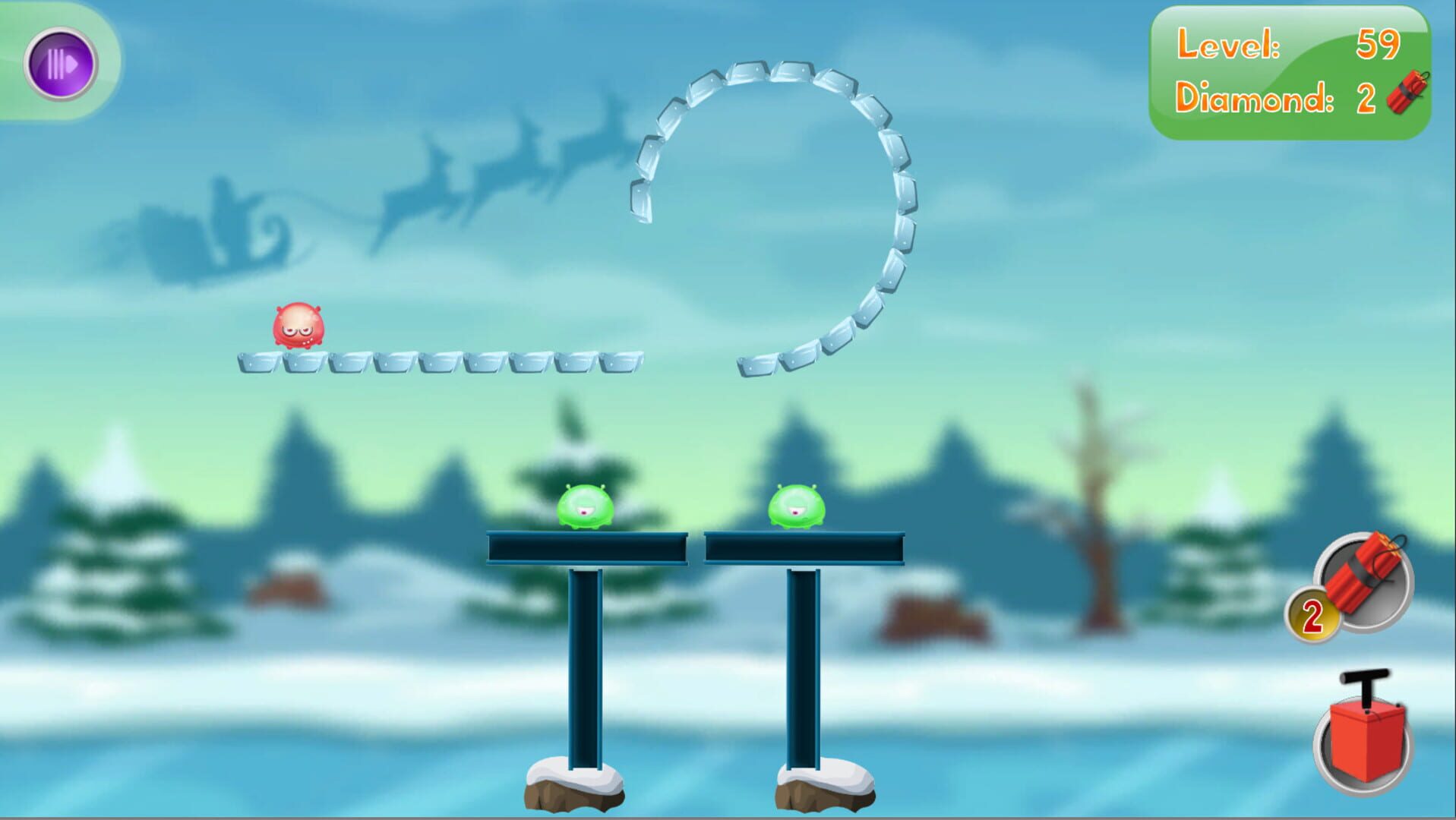
Task: Click the topmost ice block of the spiral
Action: (x=748, y=72)
